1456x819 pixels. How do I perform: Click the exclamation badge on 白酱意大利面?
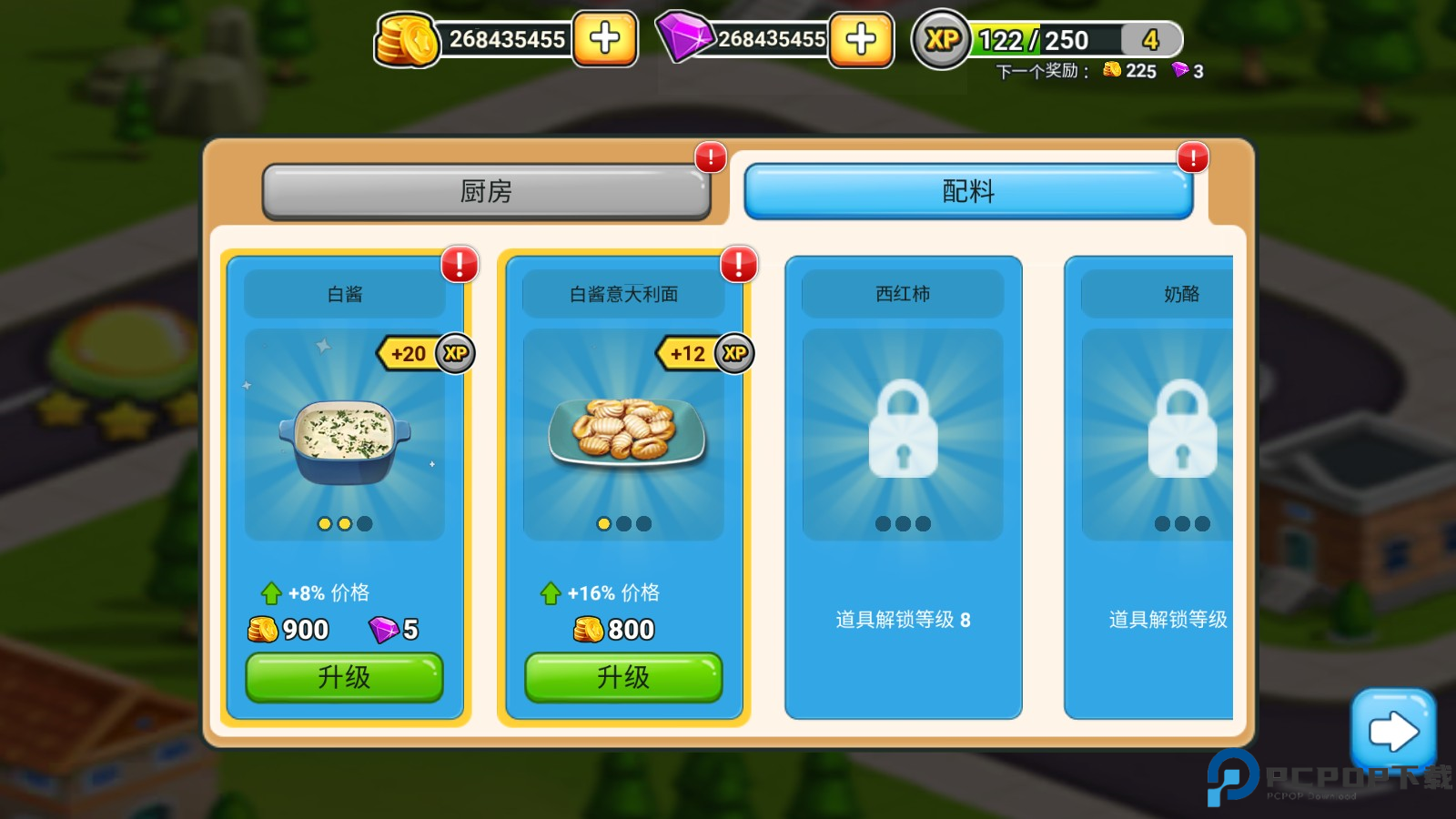coord(738,265)
